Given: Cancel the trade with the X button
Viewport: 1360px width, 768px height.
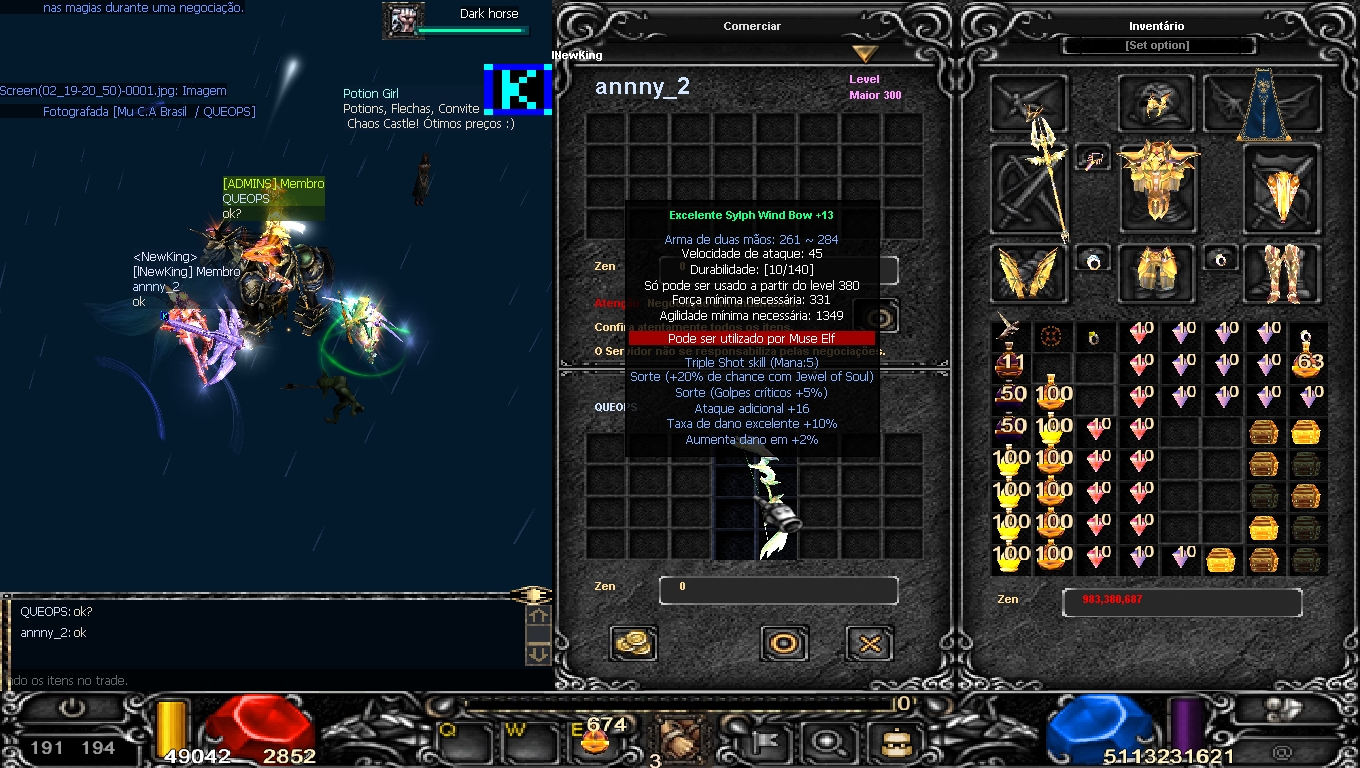Looking at the screenshot, I should pos(869,643).
